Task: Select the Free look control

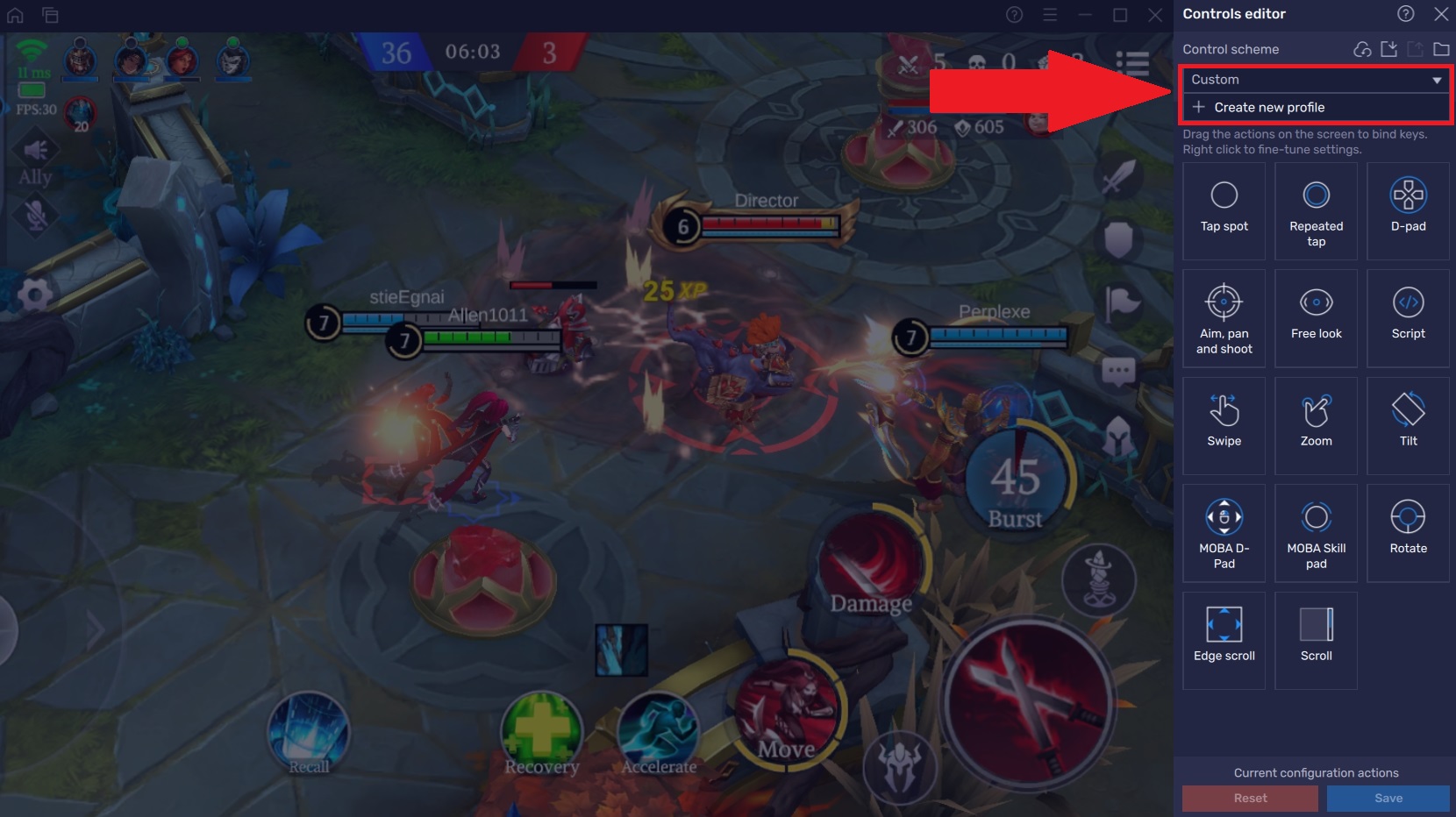Action: tap(1316, 317)
